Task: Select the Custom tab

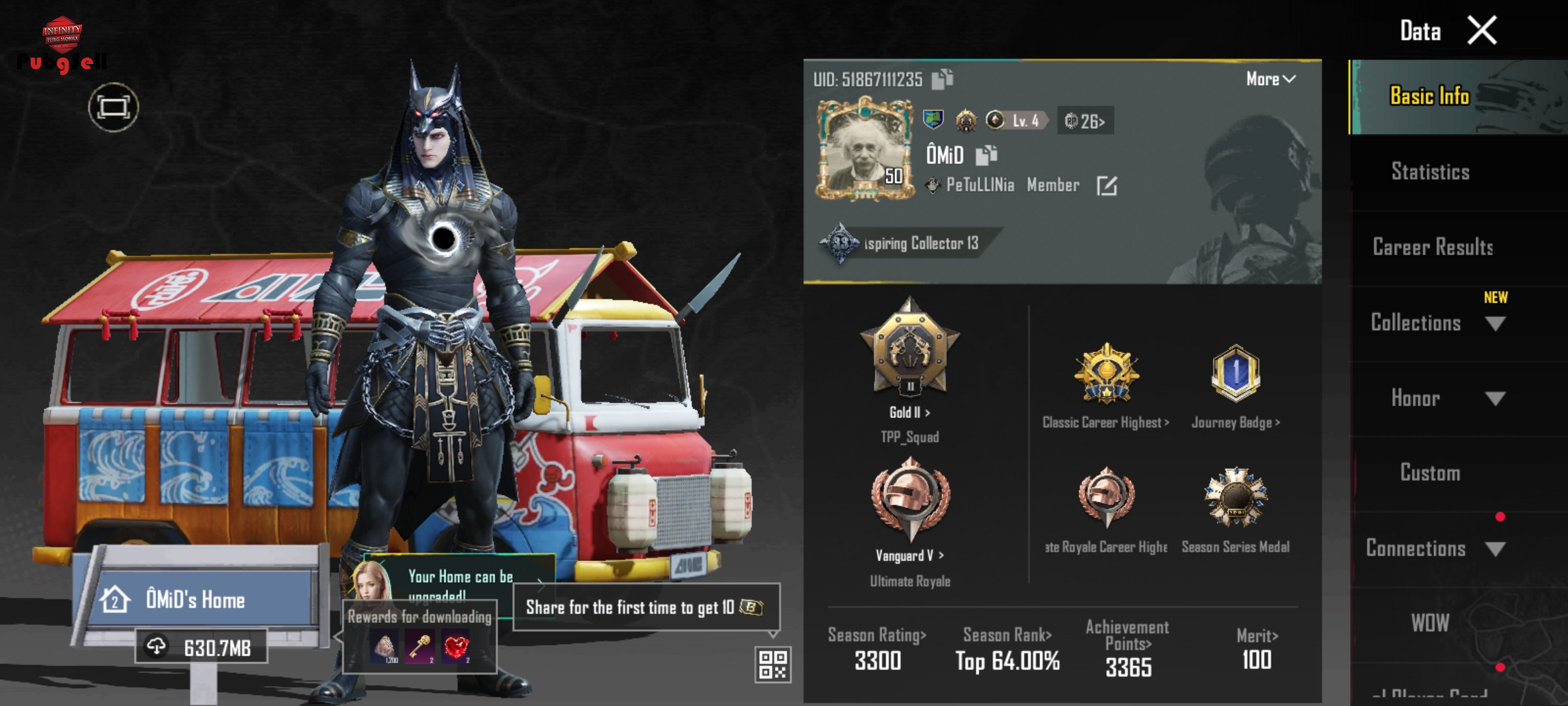Action: [1430, 473]
